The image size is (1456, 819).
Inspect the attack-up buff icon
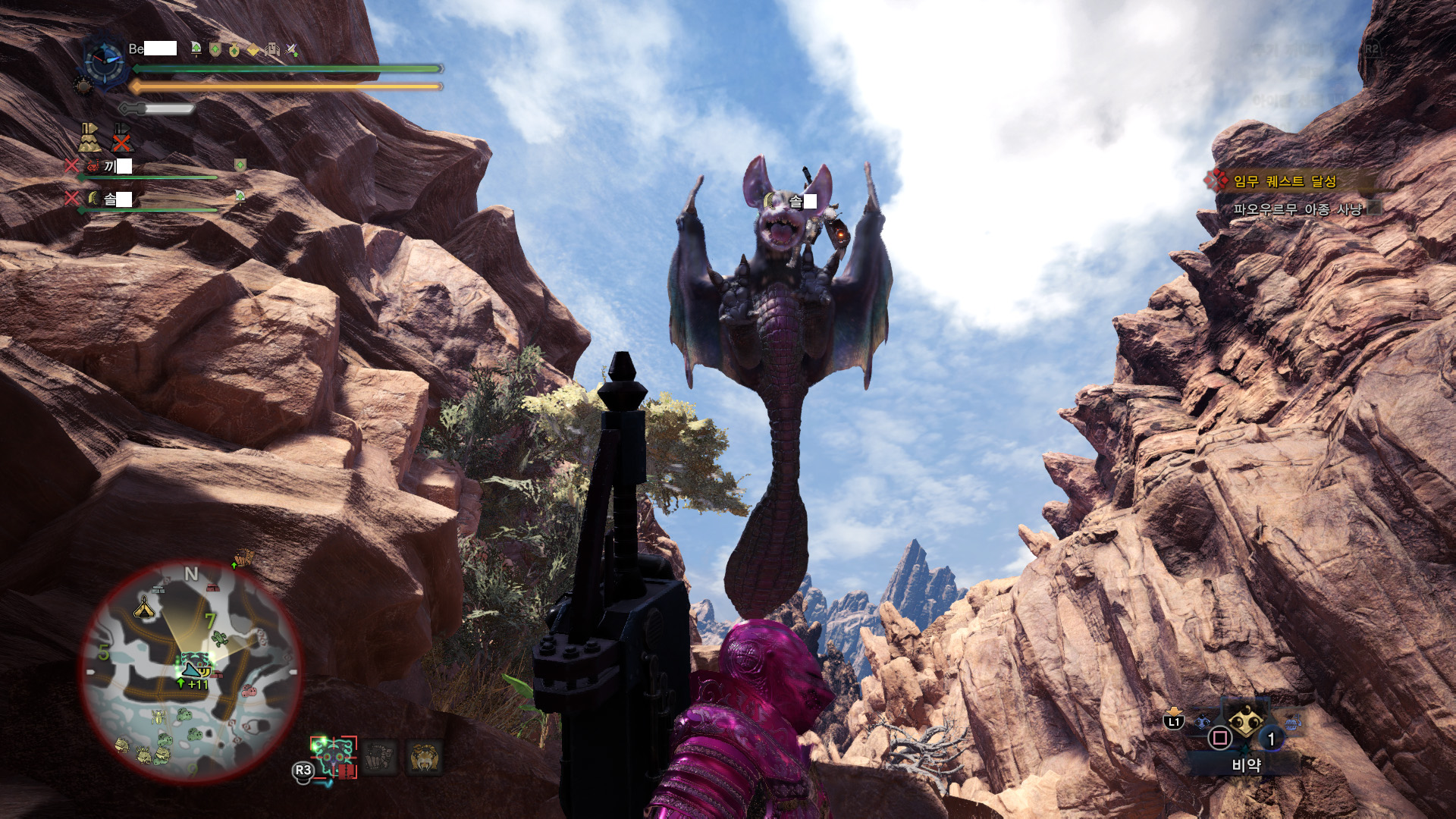pos(196,49)
